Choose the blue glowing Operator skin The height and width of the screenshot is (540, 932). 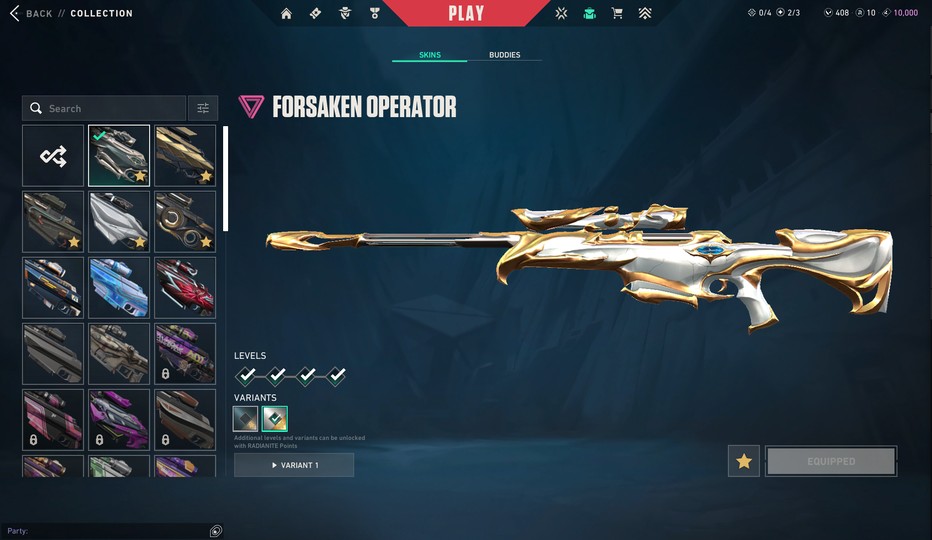pos(119,287)
